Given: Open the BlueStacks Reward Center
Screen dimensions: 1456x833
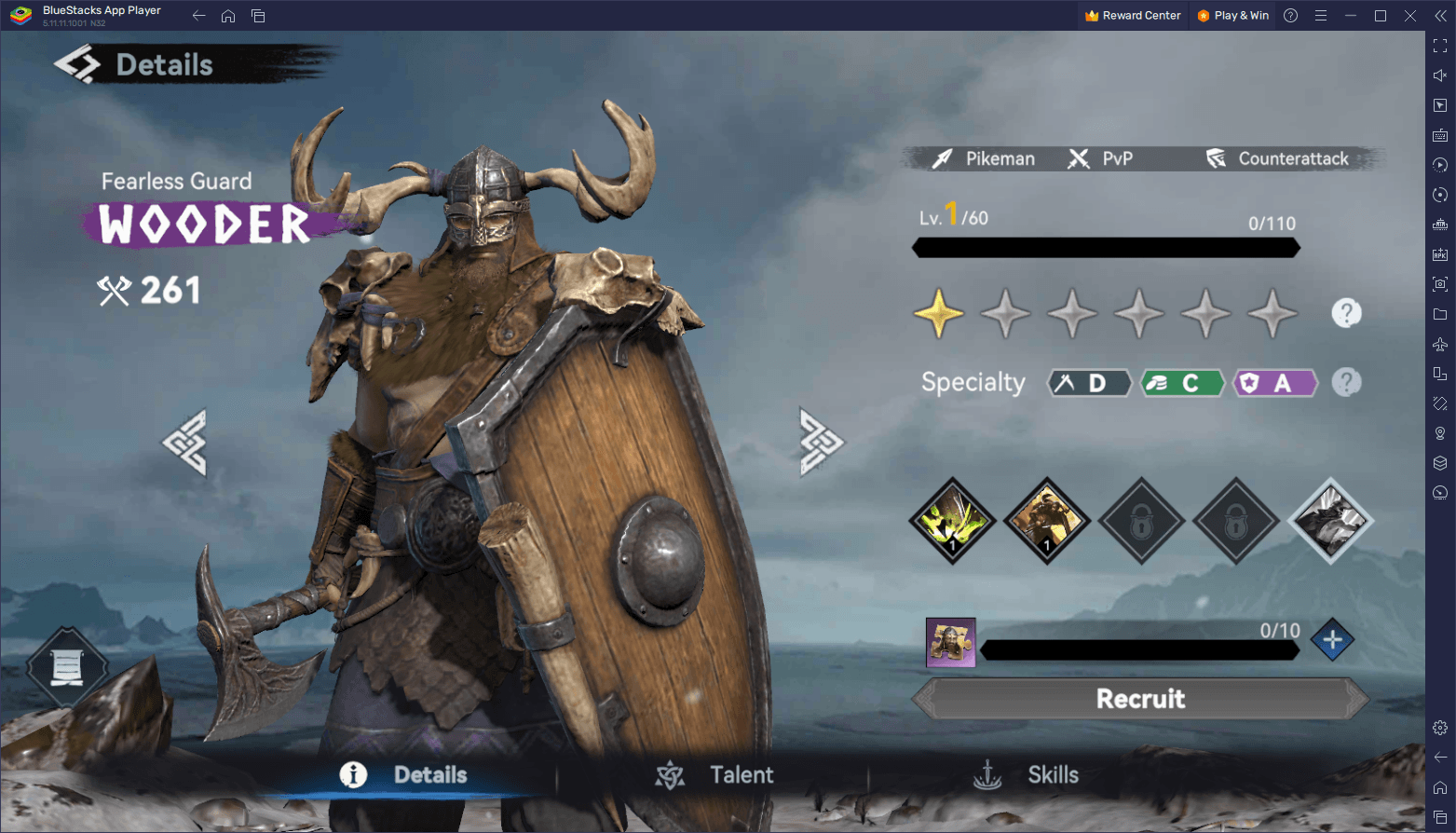Looking at the screenshot, I should click(1133, 16).
